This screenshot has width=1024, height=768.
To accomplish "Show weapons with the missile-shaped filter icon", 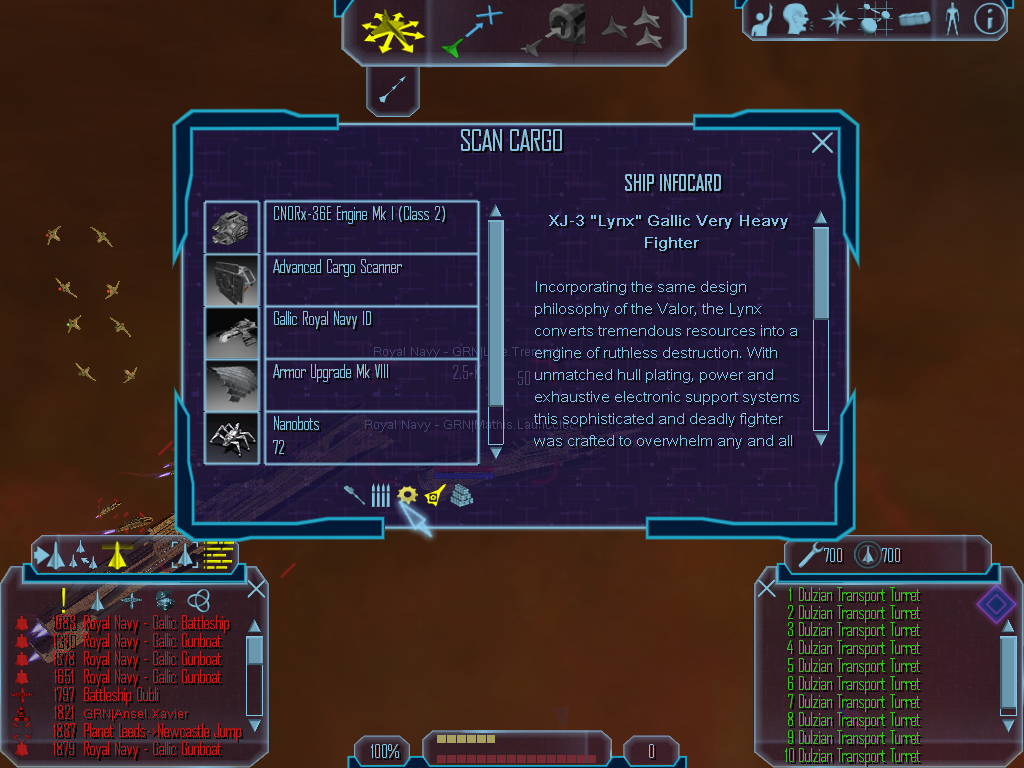I will [x=355, y=494].
